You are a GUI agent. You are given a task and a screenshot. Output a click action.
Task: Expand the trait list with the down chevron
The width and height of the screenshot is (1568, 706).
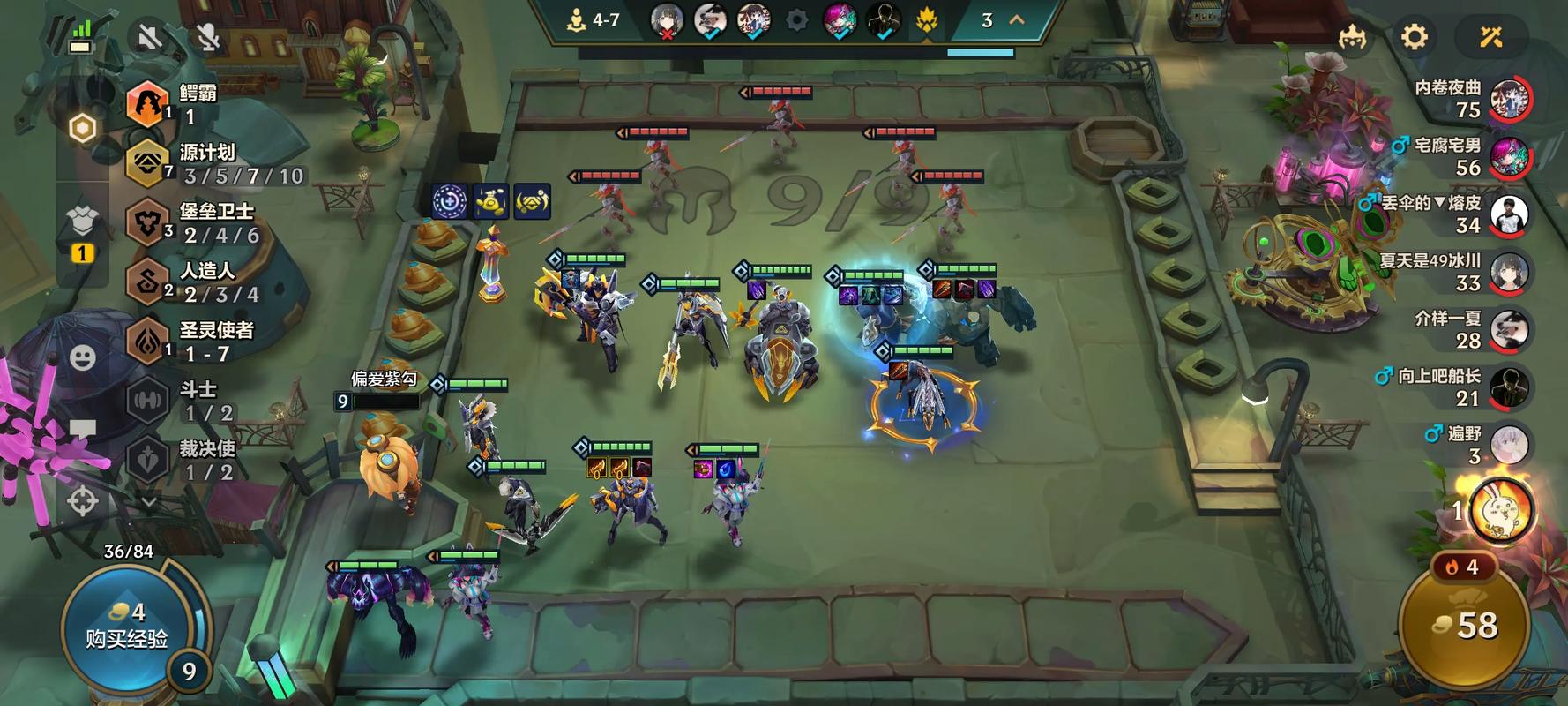click(149, 502)
